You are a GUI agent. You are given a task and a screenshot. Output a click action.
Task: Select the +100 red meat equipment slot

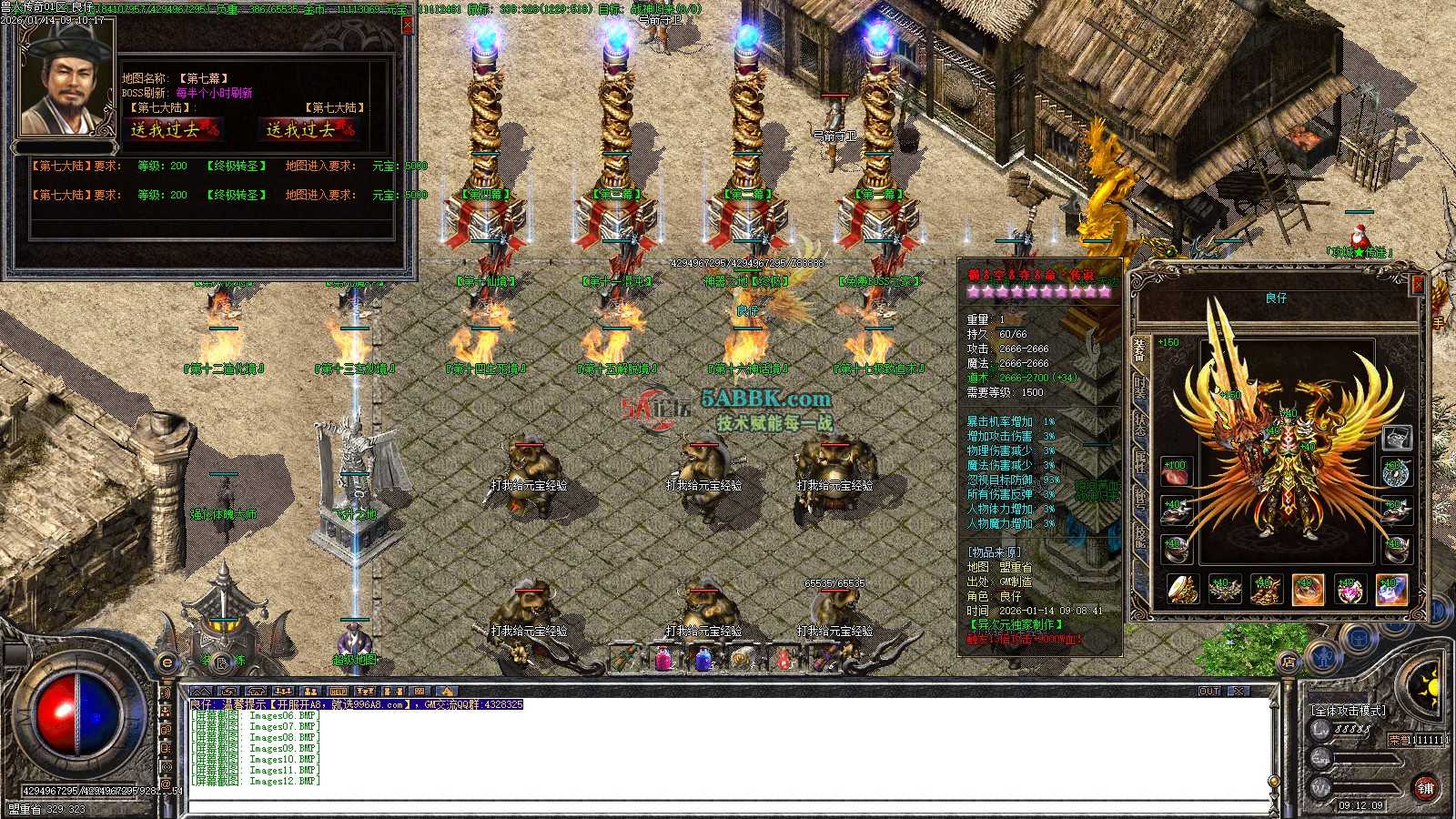point(1175,472)
